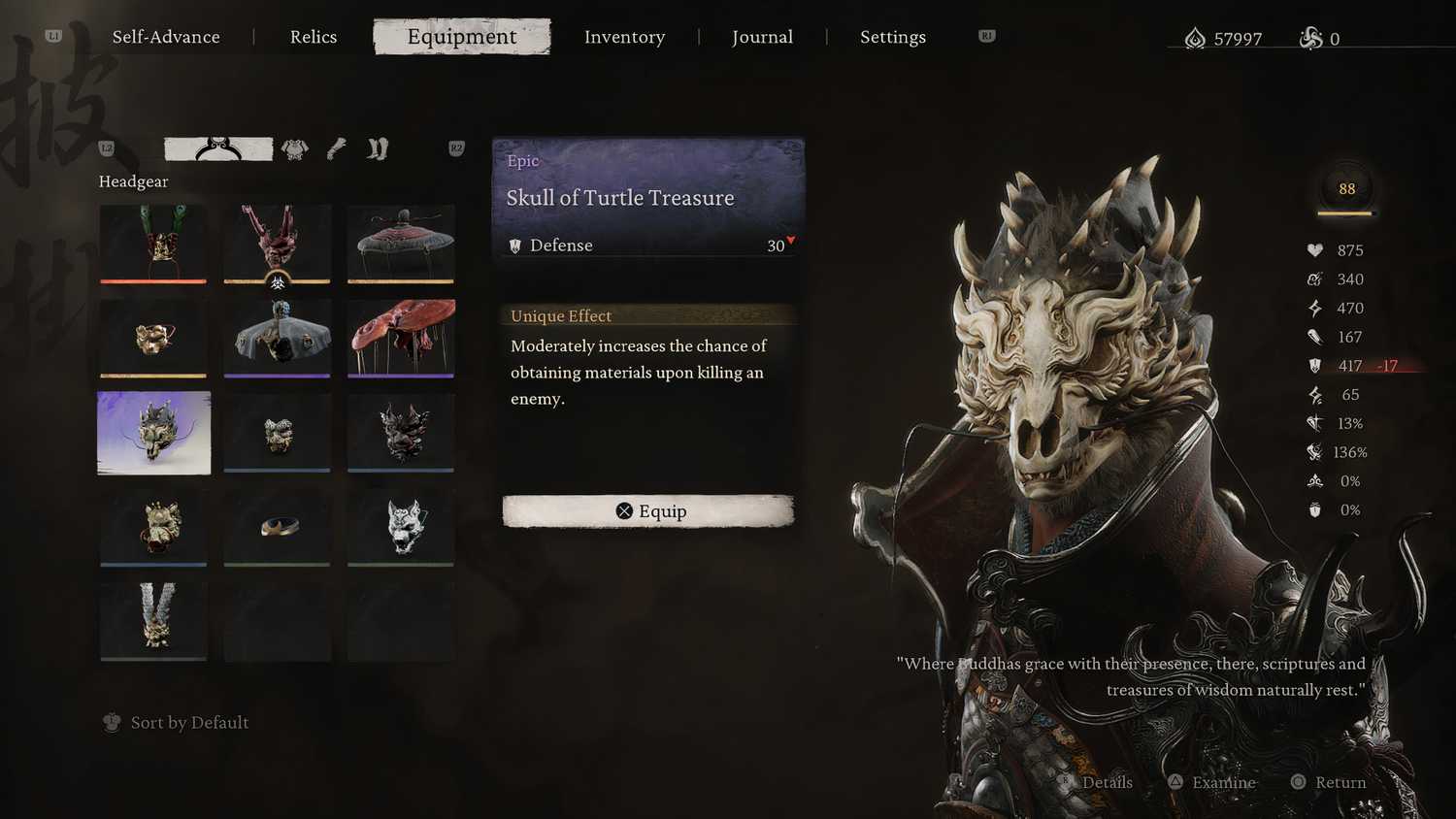Choose the leg armor category
This screenshot has height=819, width=1456.
coord(378,148)
